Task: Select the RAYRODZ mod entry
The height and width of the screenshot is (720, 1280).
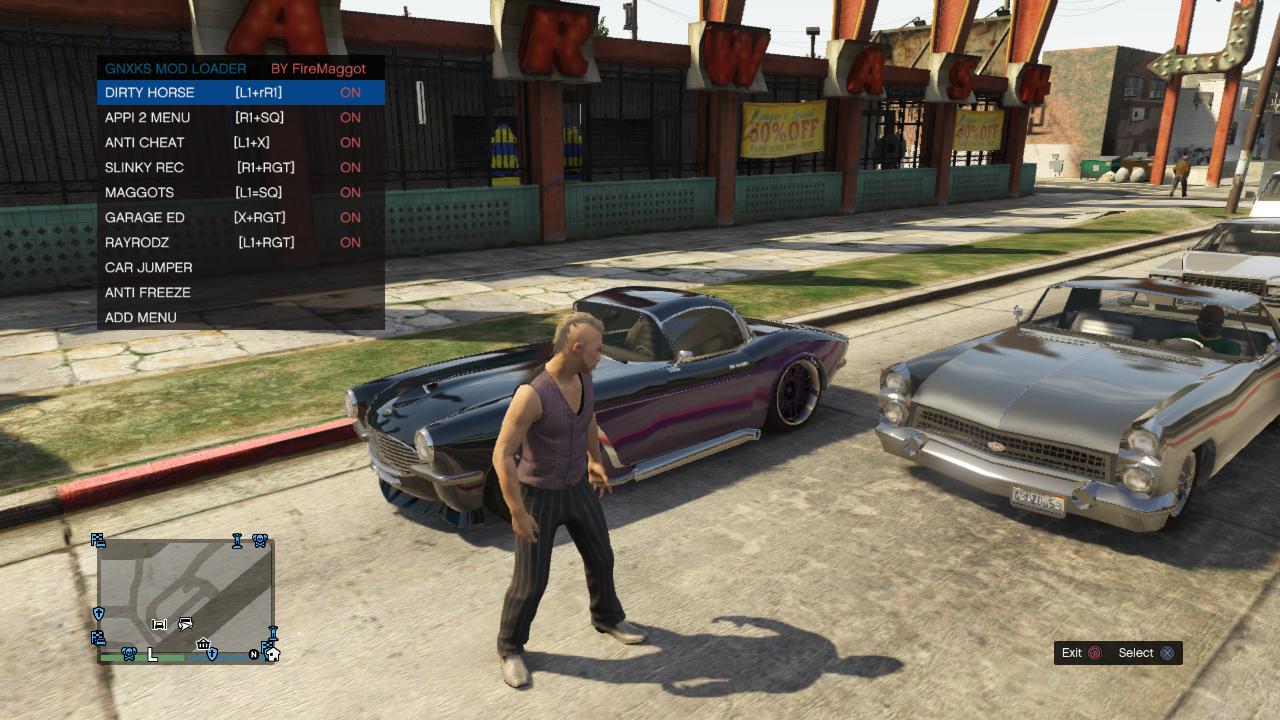Action: 137,243
